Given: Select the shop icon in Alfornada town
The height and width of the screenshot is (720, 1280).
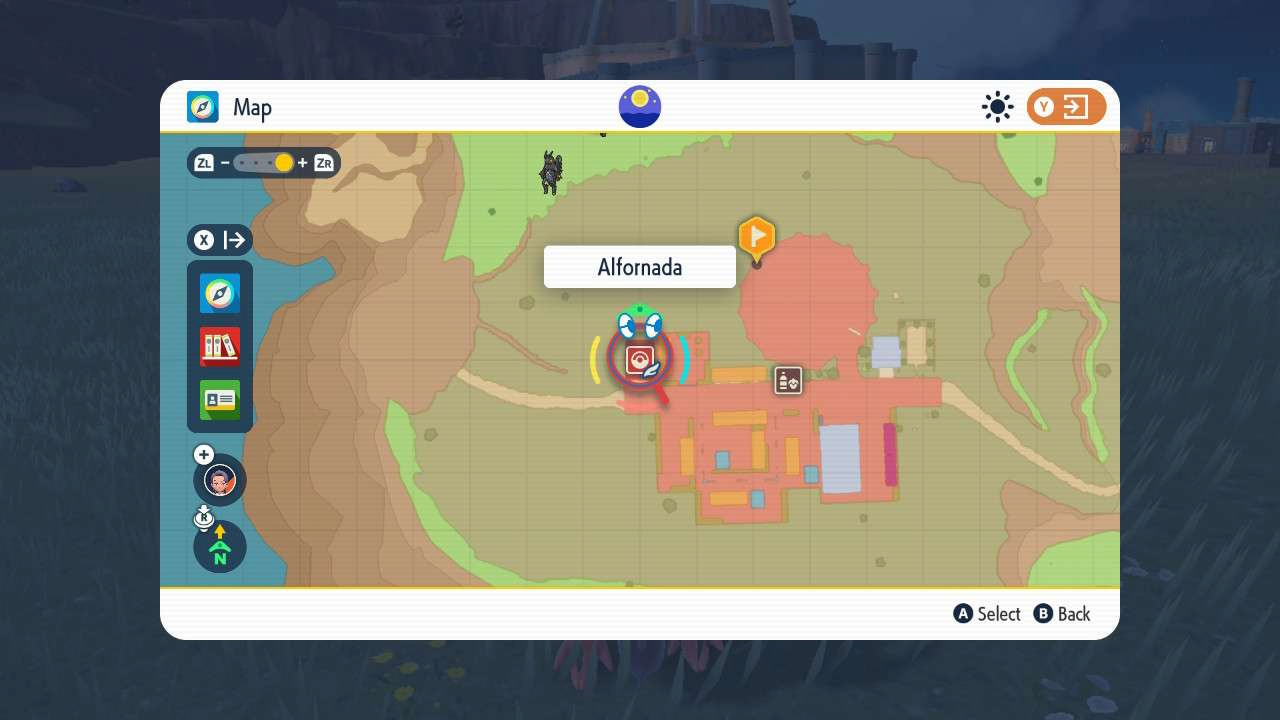Looking at the screenshot, I should (x=788, y=380).
